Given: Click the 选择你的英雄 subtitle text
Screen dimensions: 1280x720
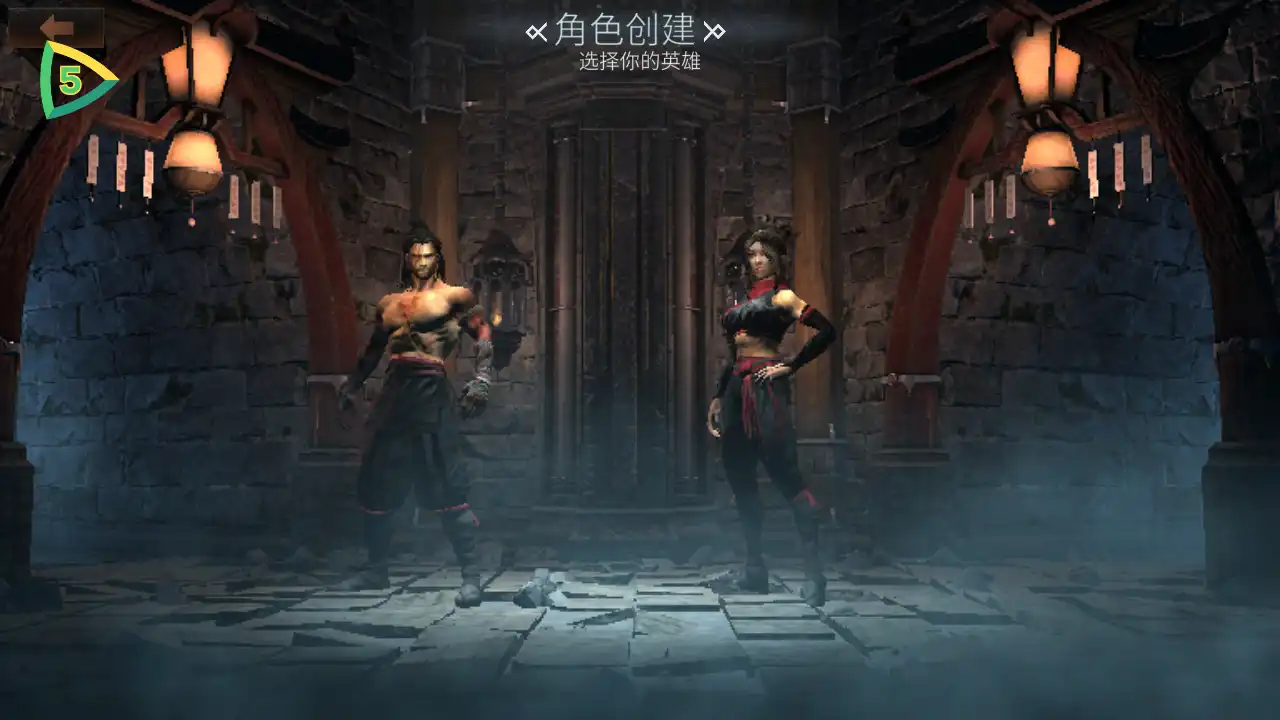Looking at the screenshot, I should [x=640, y=62].
